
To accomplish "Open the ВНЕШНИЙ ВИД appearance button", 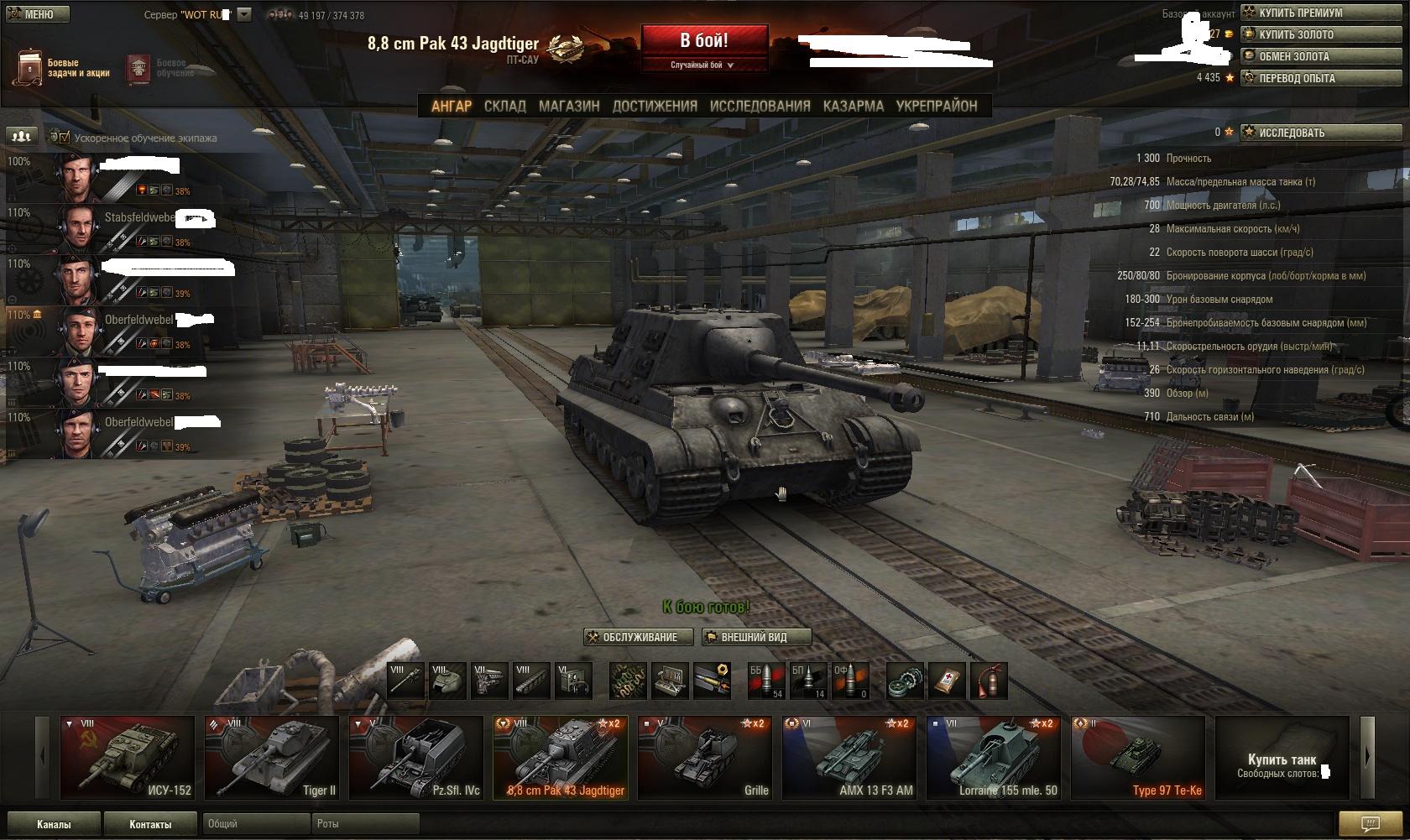I will (x=755, y=637).
